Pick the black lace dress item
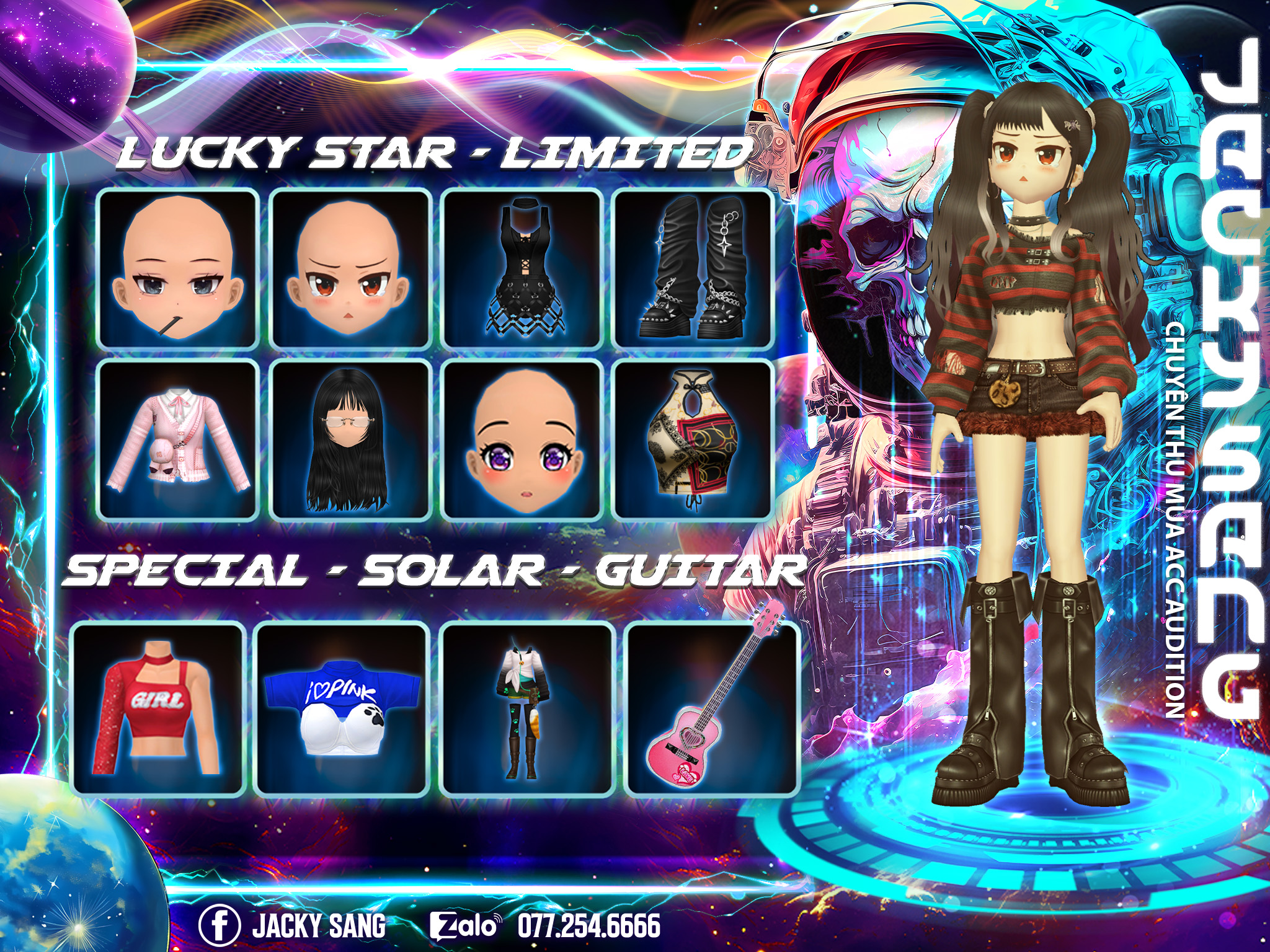Viewport: 1270px width, 952px height. (x=522, y=270)
